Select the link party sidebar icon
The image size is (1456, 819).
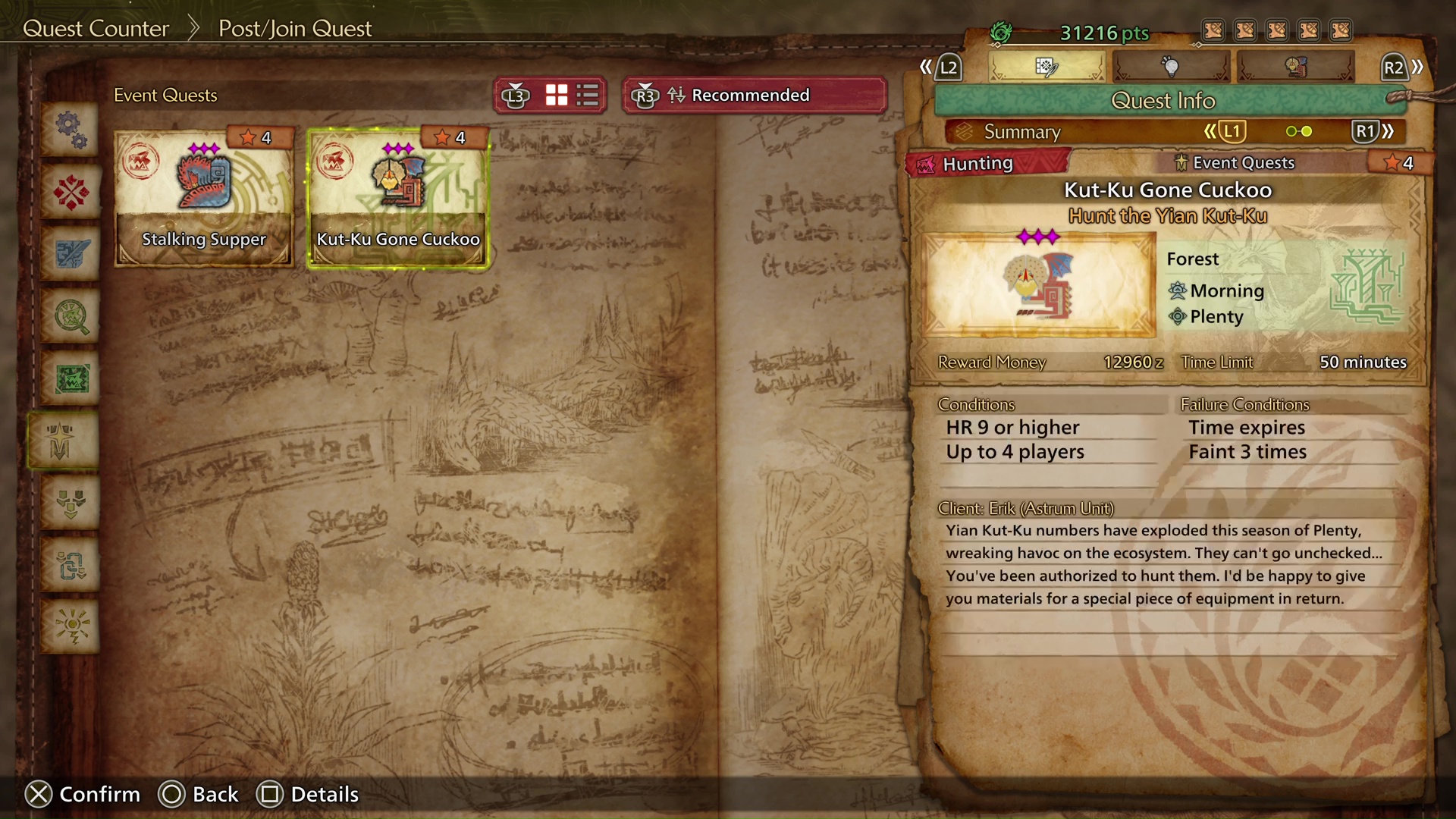(x=71, y=565)
